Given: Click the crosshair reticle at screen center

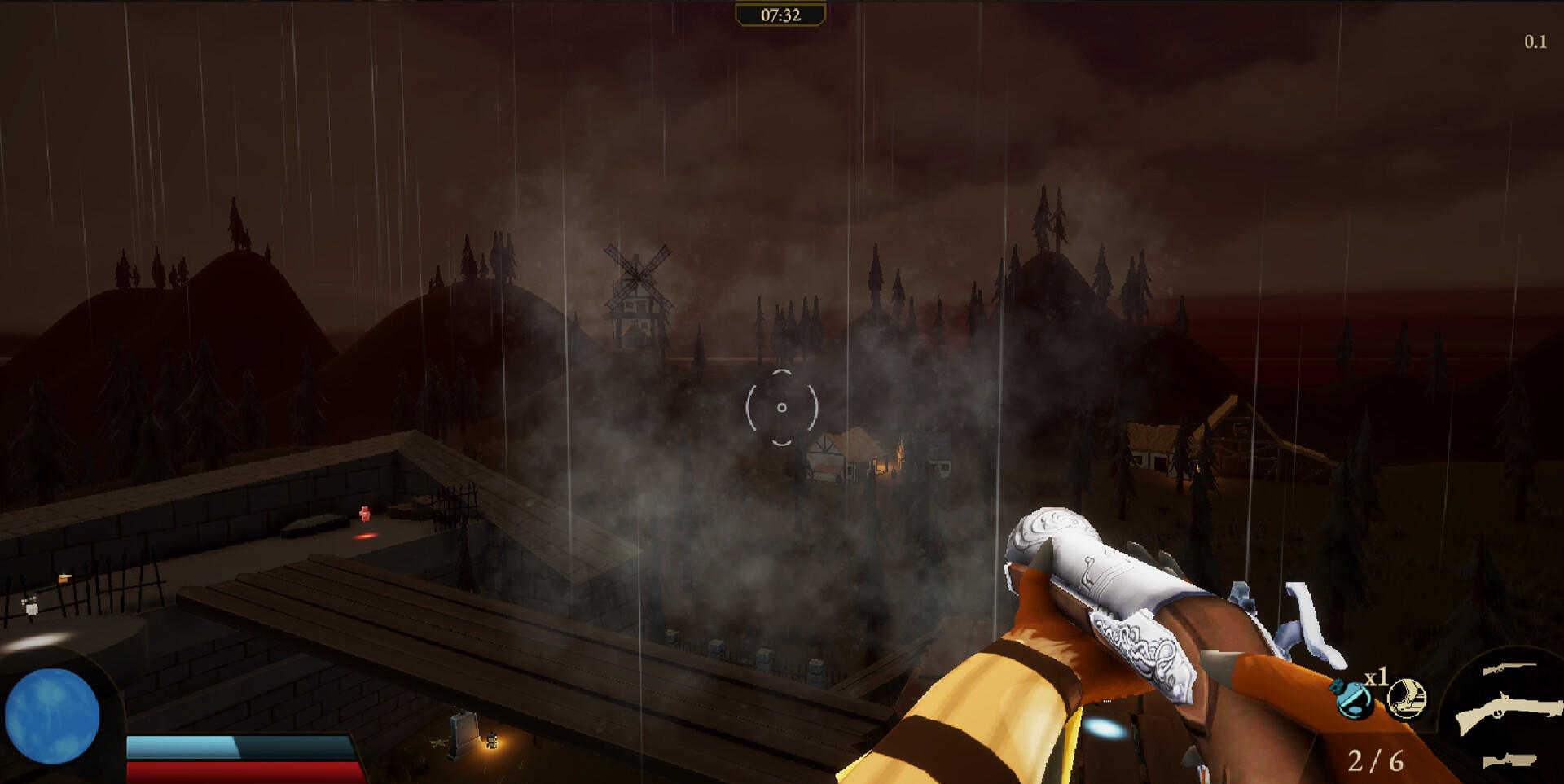Looking at the screenshot, I should pos(780,406).
